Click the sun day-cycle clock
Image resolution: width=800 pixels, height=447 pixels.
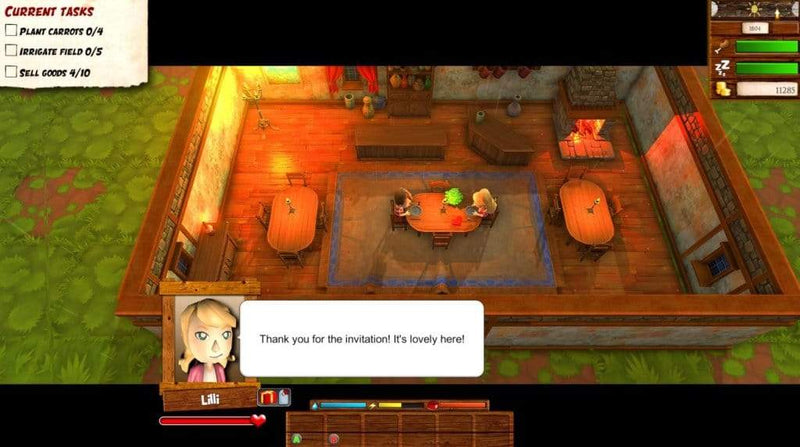(x=755, y=9)
